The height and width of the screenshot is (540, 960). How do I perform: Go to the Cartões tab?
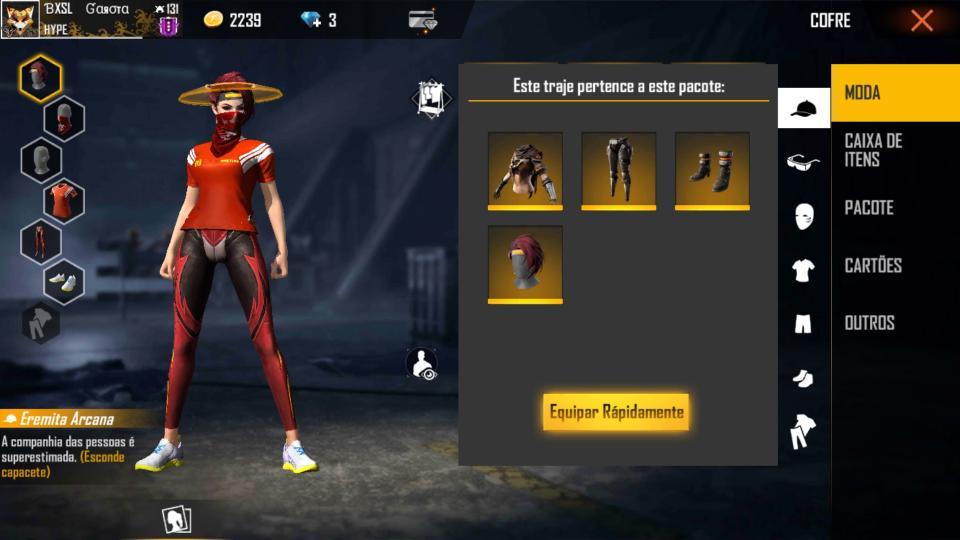[894, 265]
